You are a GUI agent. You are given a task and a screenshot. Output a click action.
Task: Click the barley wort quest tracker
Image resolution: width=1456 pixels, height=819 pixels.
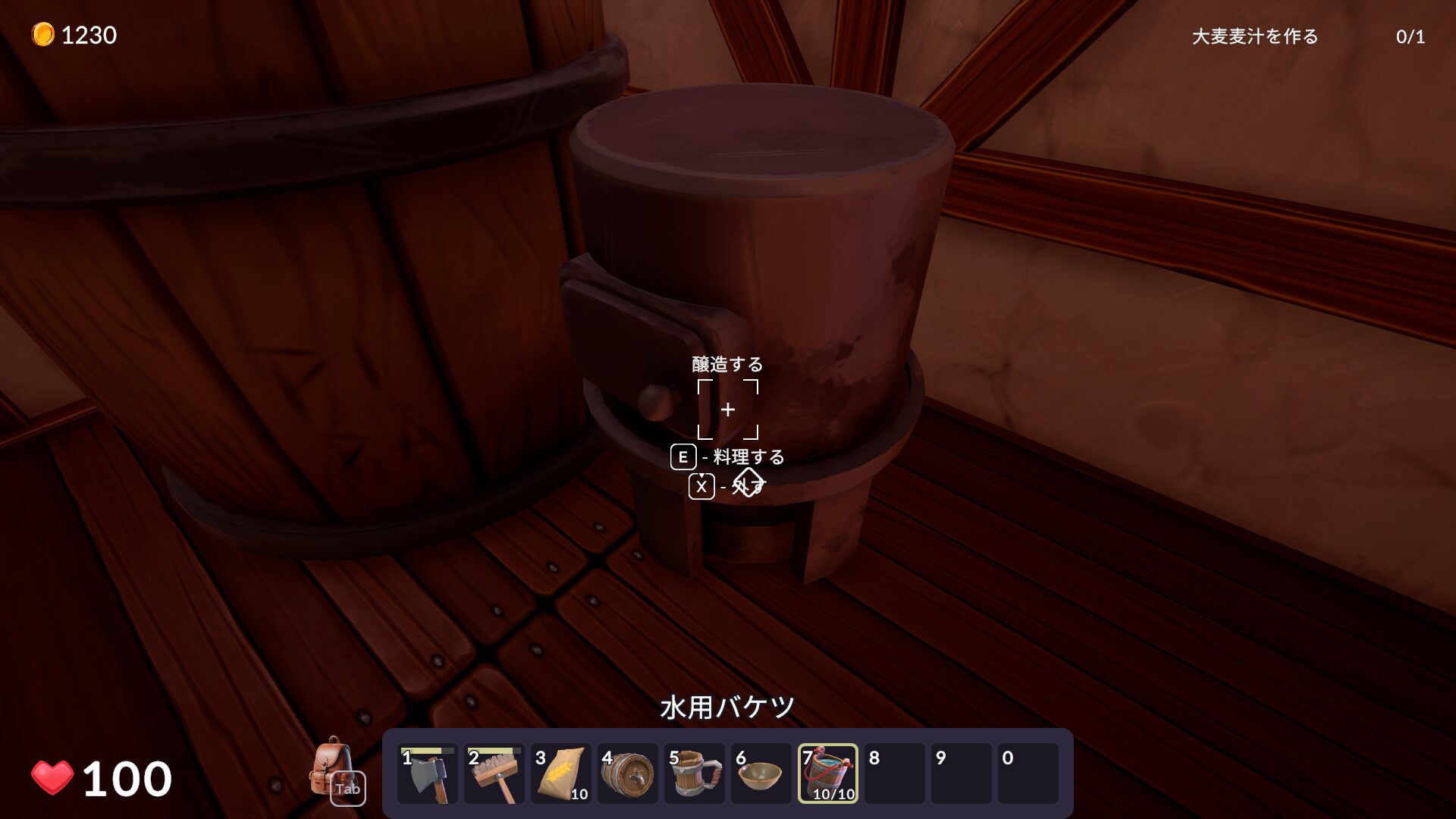tap(1254, 36)
